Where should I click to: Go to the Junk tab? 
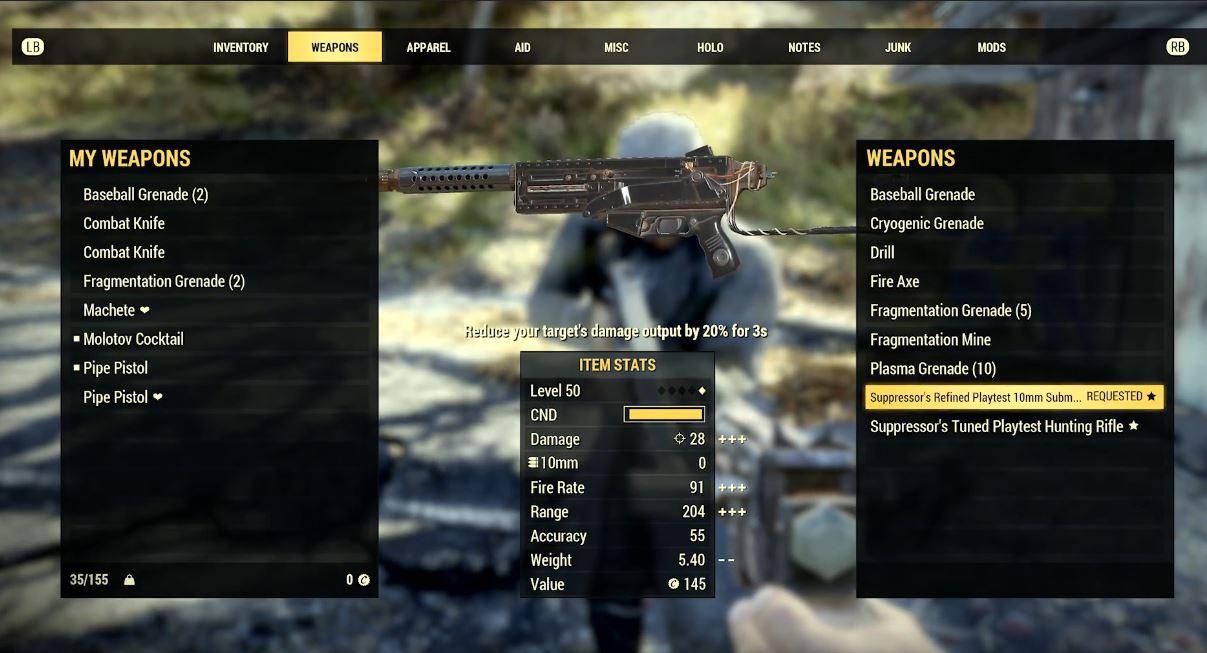898,47
